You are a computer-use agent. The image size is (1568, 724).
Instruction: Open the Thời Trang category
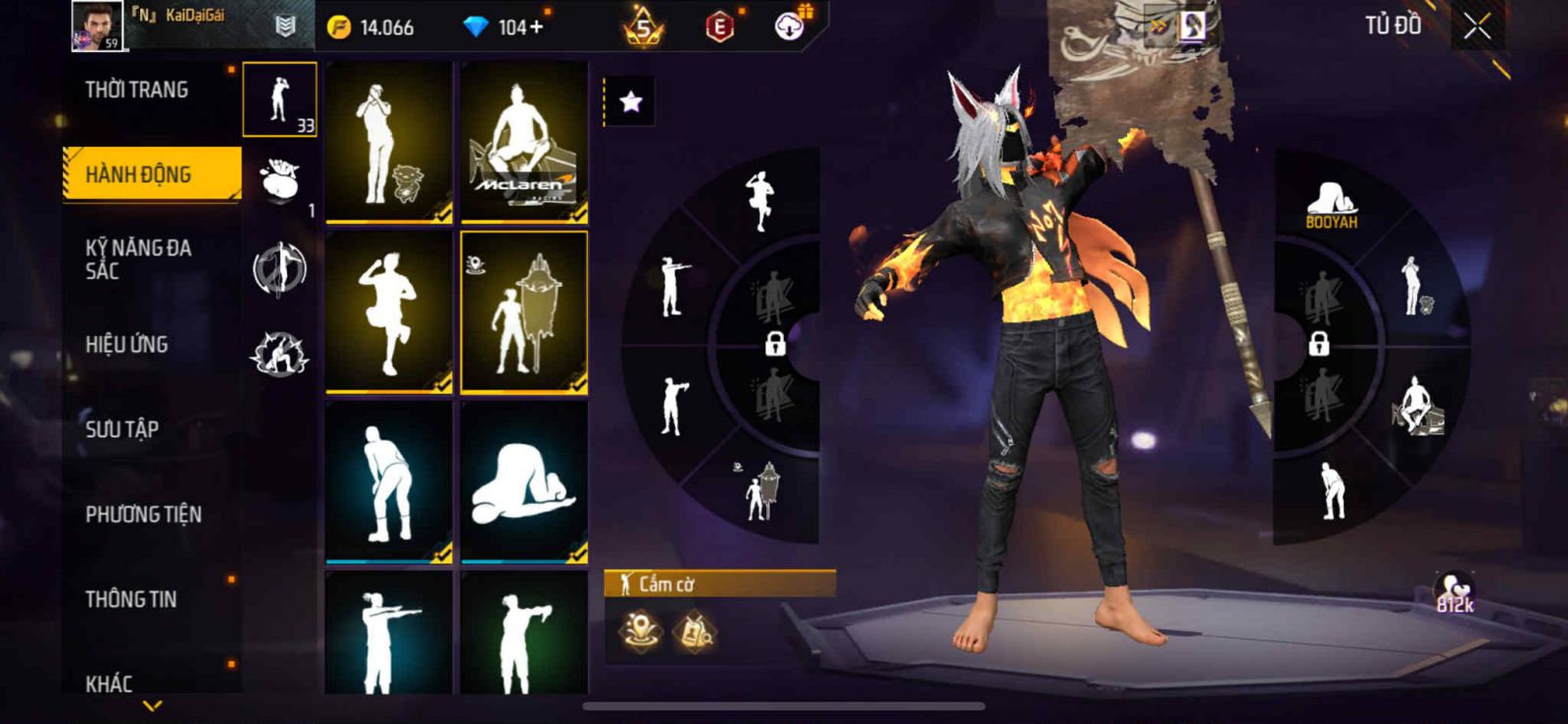tap(137, 90)
